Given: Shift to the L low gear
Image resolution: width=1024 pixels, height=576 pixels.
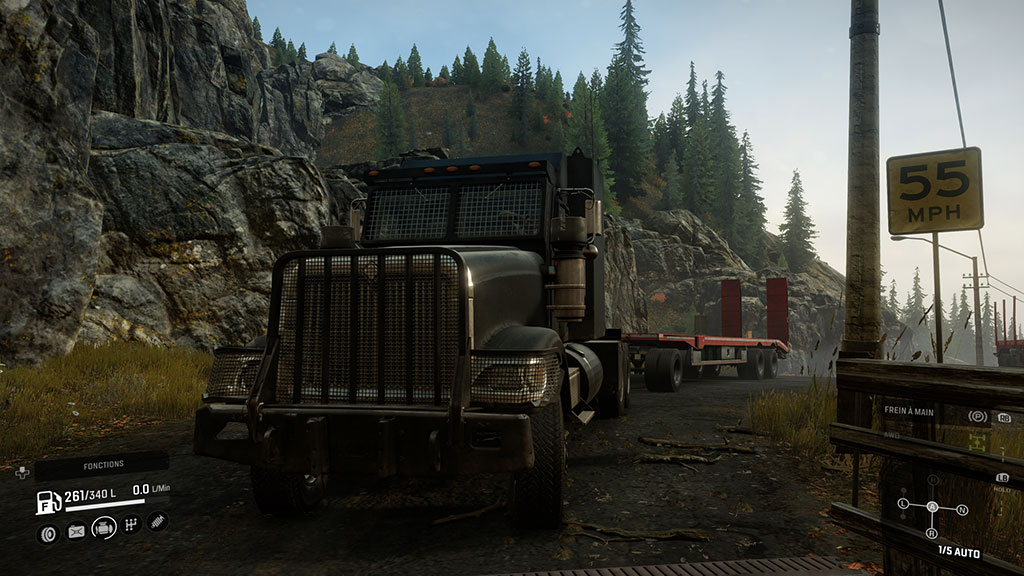Looking at the screenshot, I should [x=902, y=503].
